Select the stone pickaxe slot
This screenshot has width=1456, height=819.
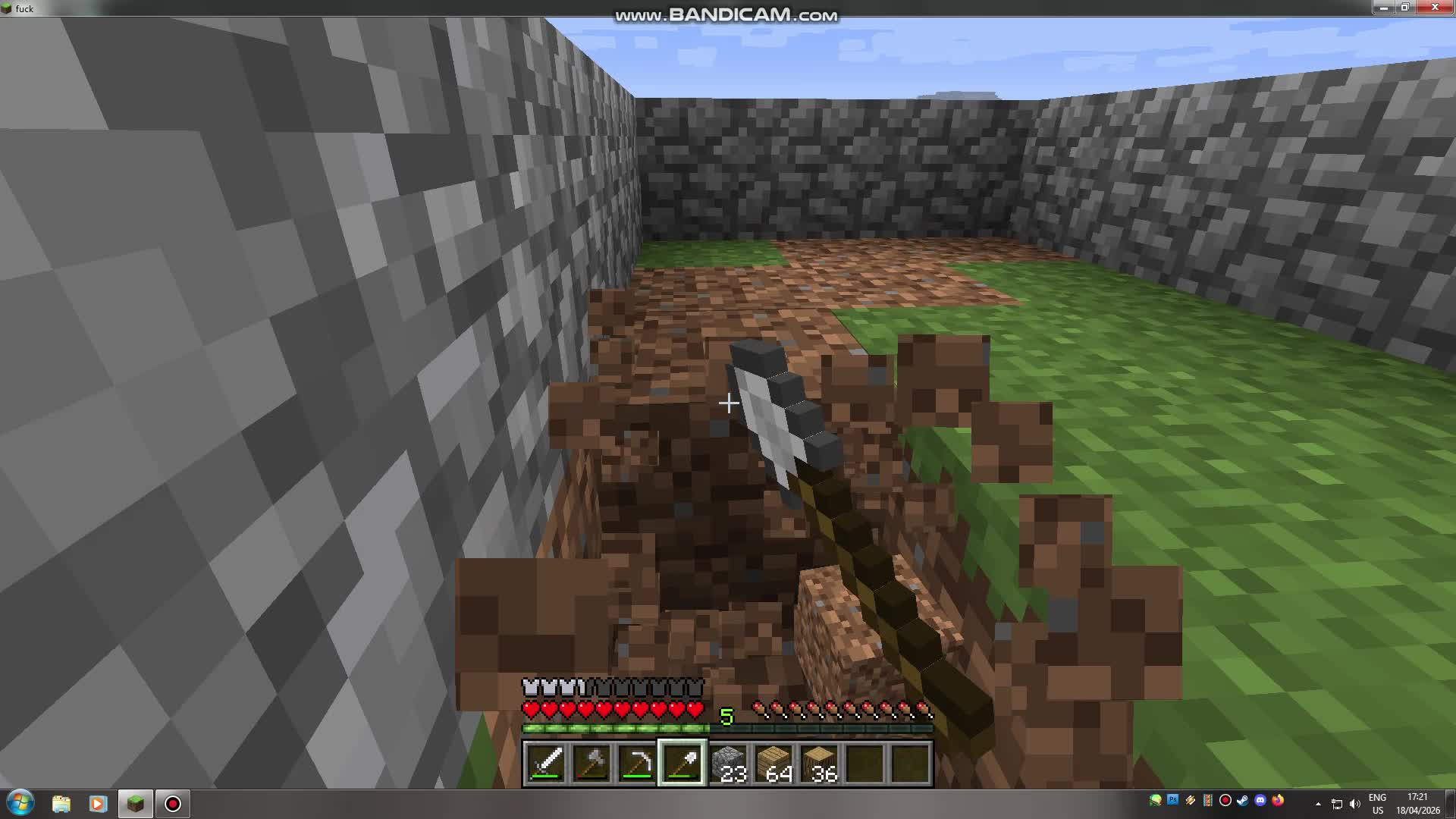click(636, 761)
